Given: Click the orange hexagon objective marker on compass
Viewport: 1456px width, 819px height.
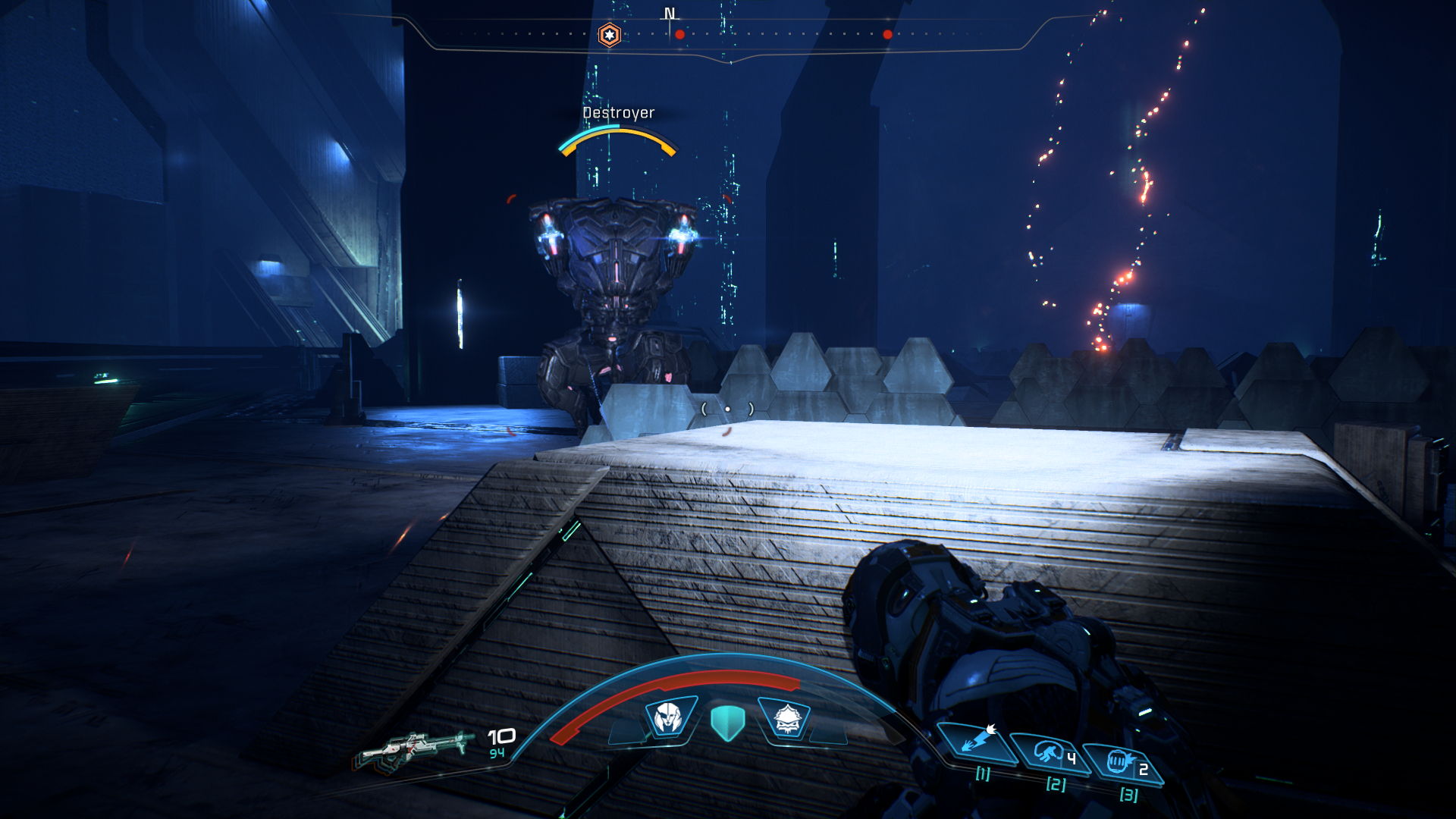Looking at the screenshot, I should tap(609, 35).
